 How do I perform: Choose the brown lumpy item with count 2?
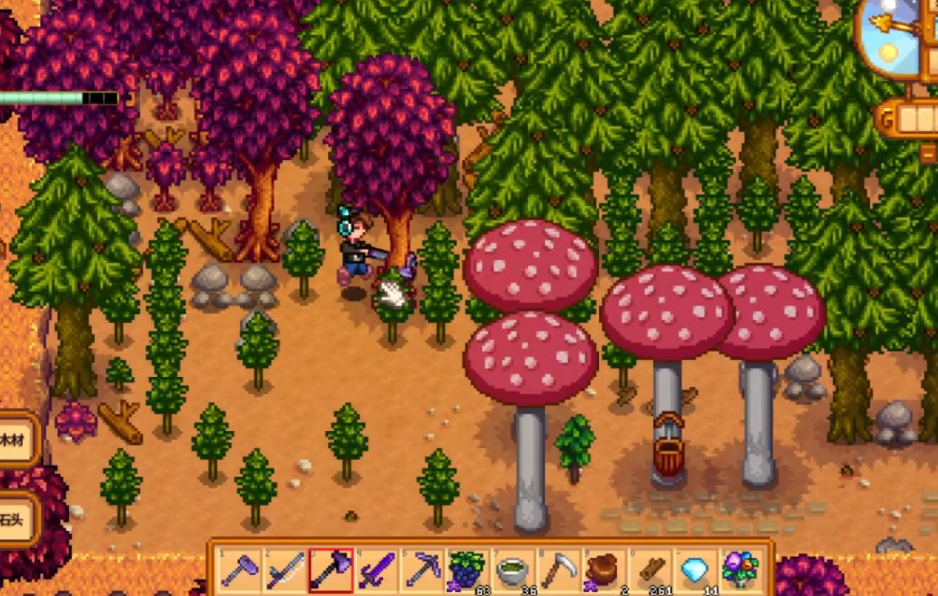(603, 569)
